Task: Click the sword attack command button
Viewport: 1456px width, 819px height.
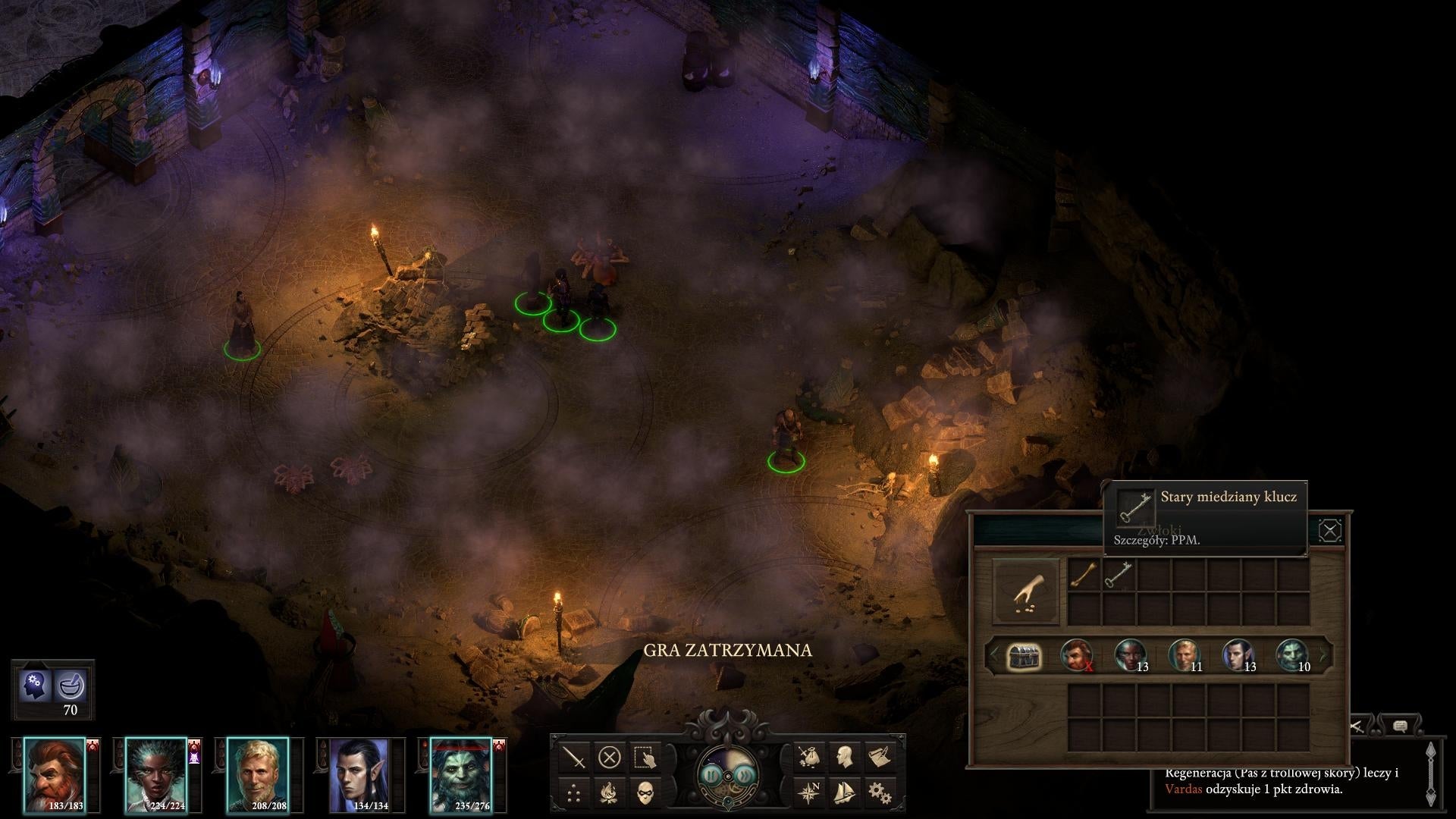Action: [575, 757]
